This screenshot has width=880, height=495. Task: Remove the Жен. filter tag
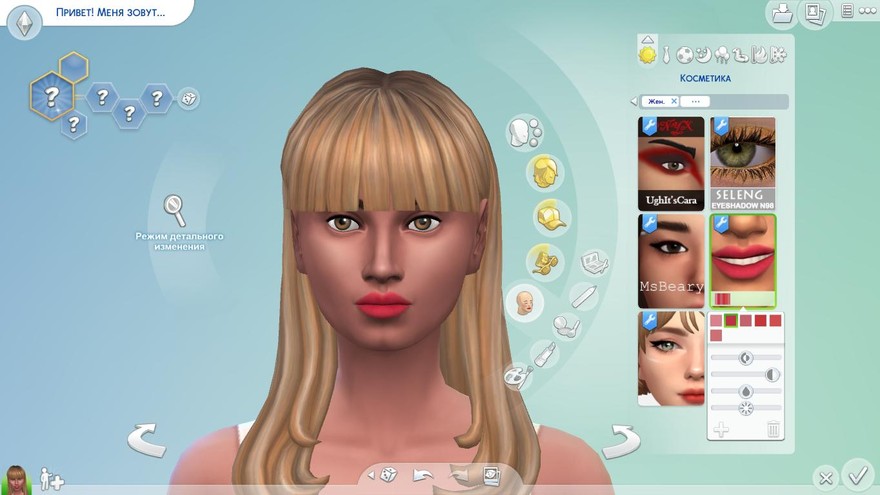coord(674,101)
